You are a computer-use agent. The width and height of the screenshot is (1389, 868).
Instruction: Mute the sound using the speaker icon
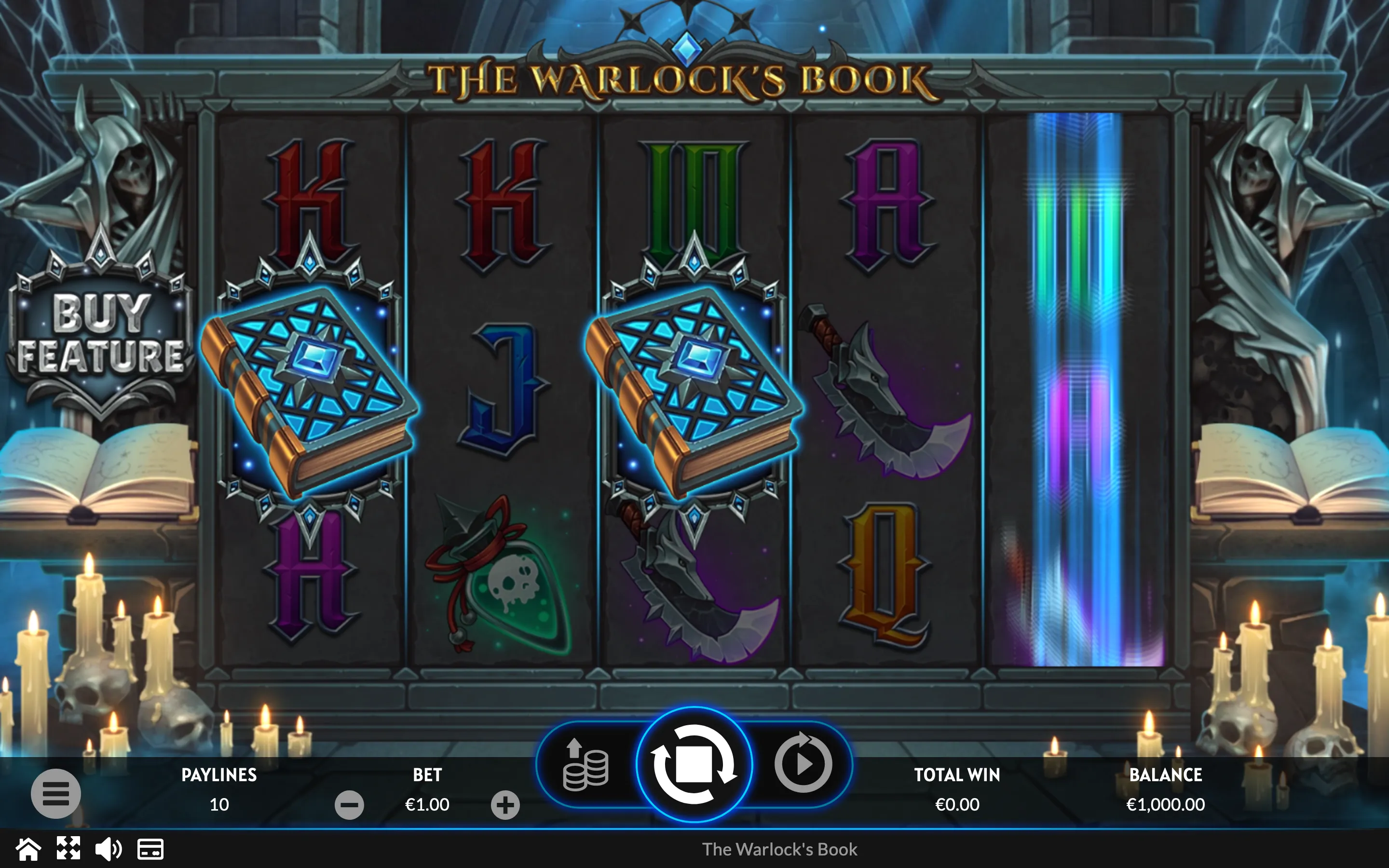(x=108, y=849)
